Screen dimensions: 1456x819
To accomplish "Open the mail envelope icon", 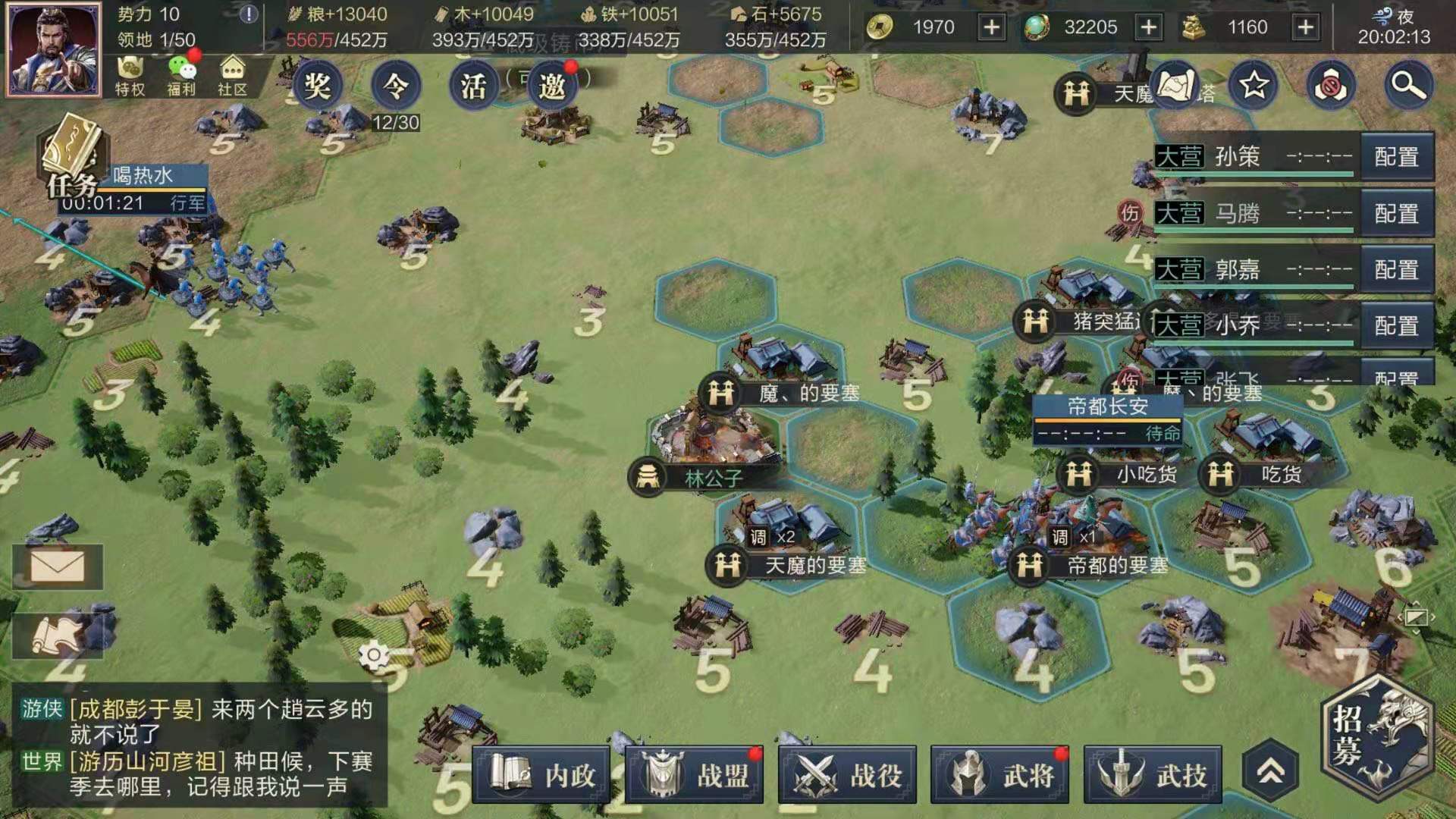I will (x=58, y=566).
